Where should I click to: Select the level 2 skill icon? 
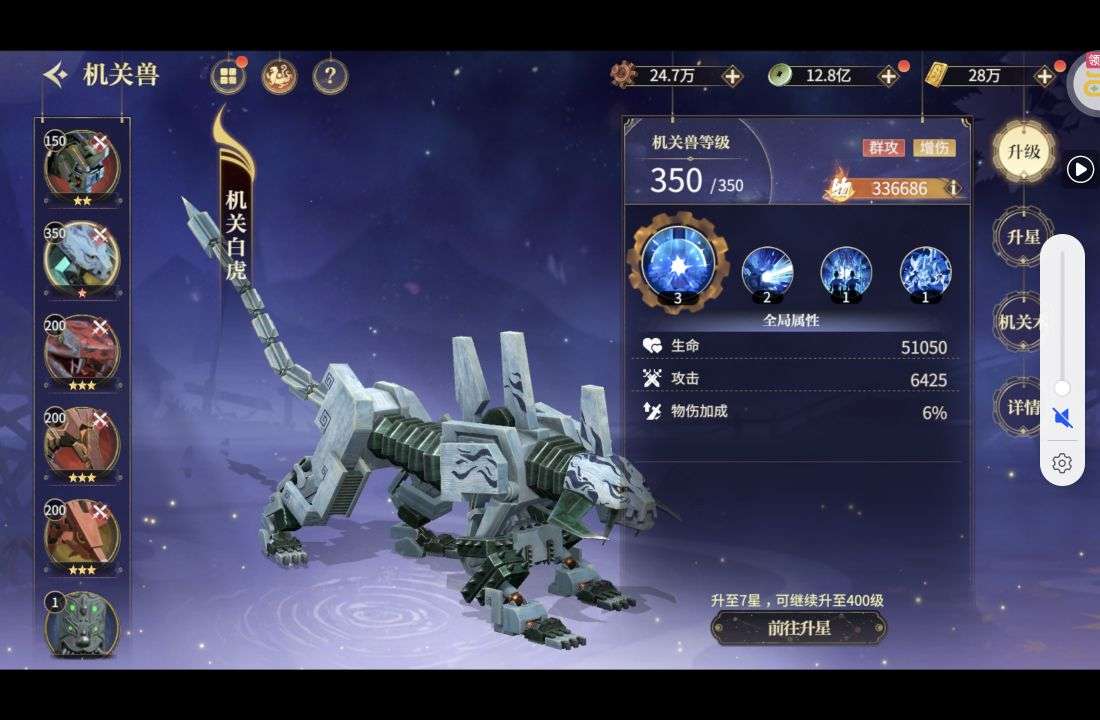pyautogui.click(x=767, y=271)
